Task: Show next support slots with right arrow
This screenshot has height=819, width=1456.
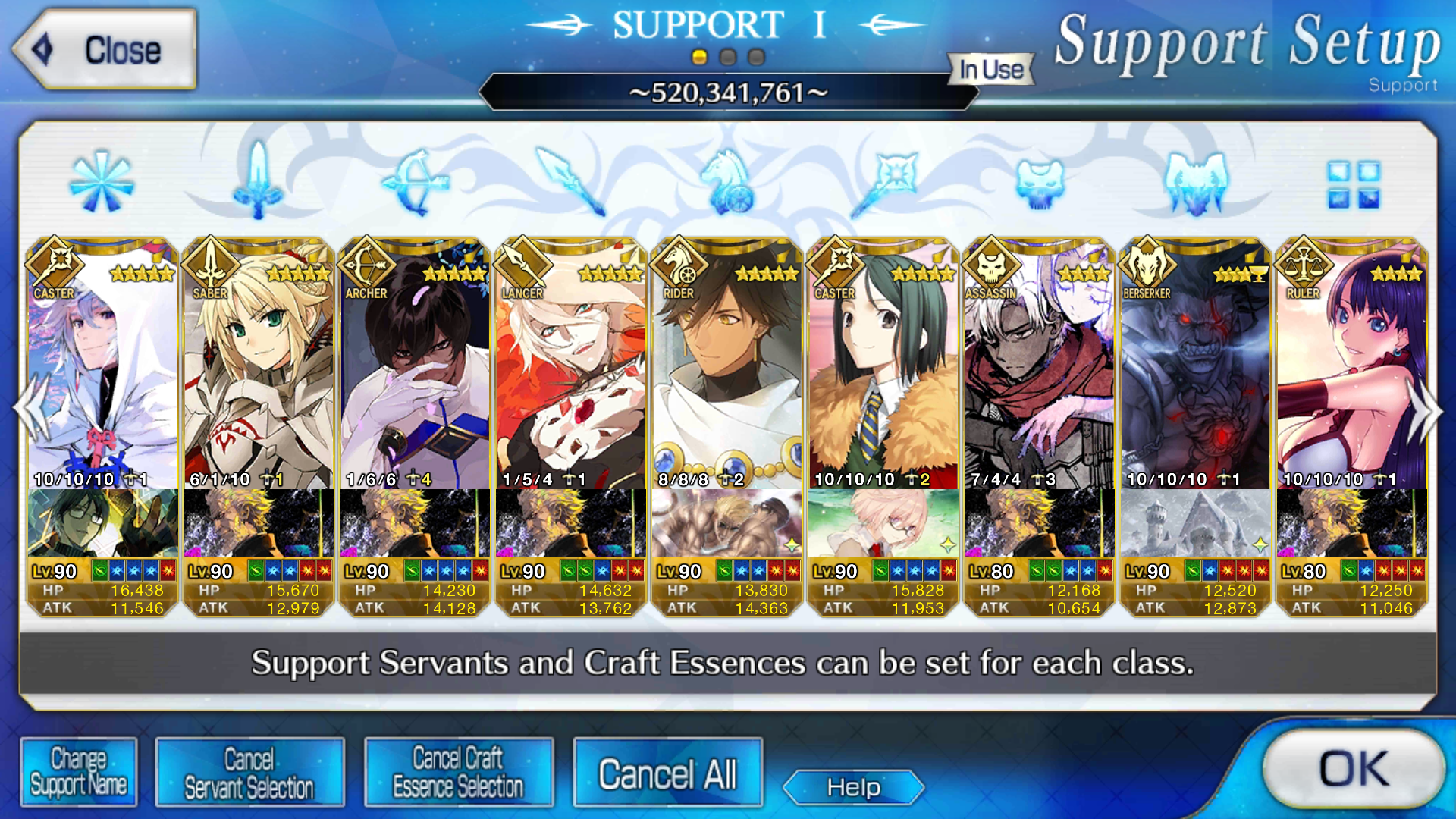Action: [1424, 410]
